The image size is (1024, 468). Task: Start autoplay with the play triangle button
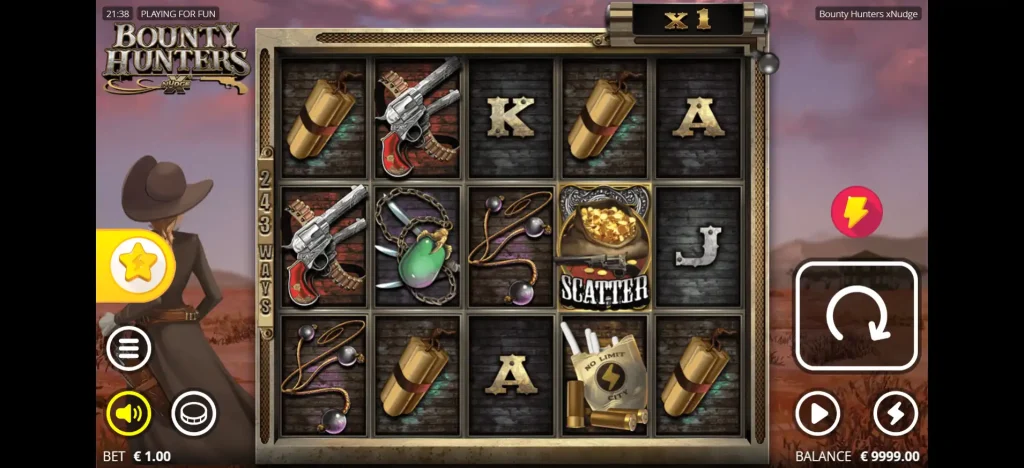pyautogui.click(x=817, y=413)
